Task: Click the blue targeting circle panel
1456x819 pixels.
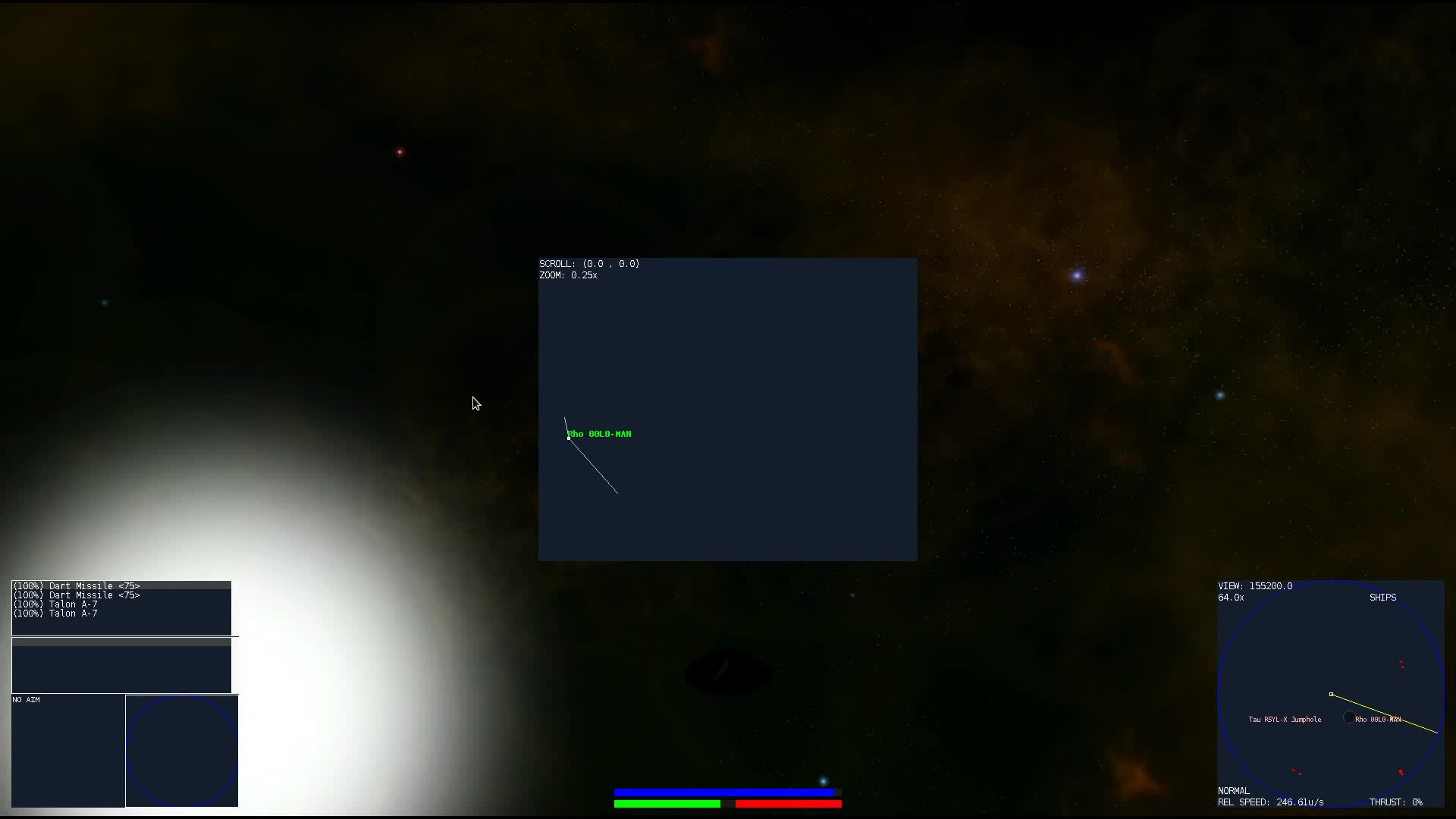Action: click(182, 751)
